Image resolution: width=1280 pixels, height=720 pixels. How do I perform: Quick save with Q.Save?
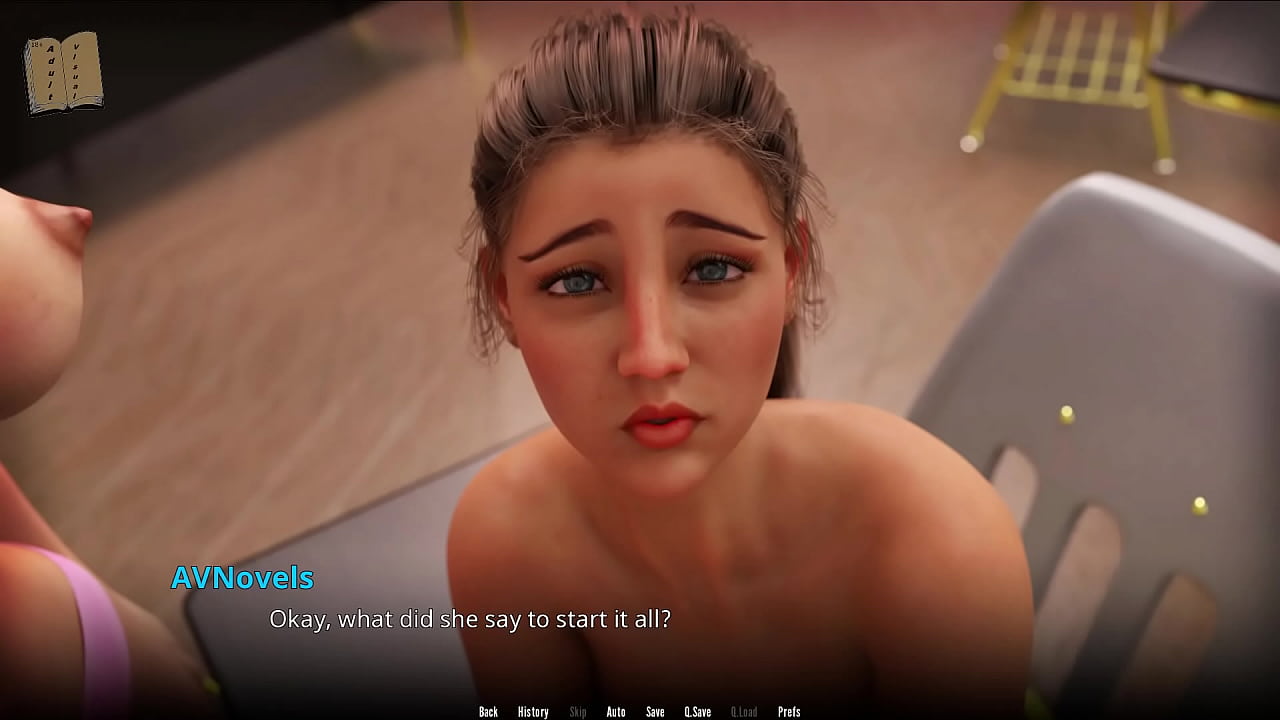pos(697,712)
